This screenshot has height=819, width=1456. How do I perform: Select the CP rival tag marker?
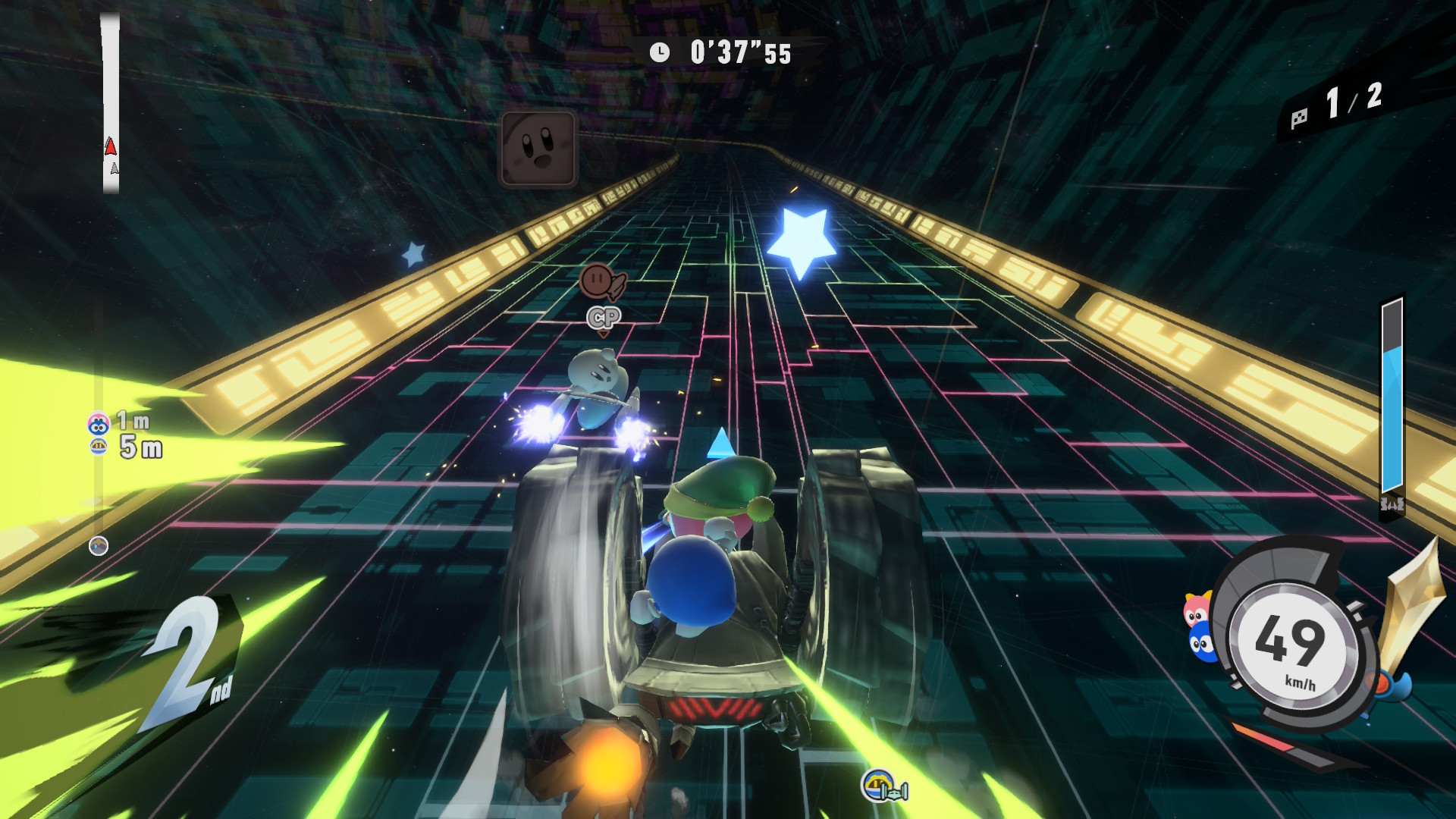[x=604, y=318]
